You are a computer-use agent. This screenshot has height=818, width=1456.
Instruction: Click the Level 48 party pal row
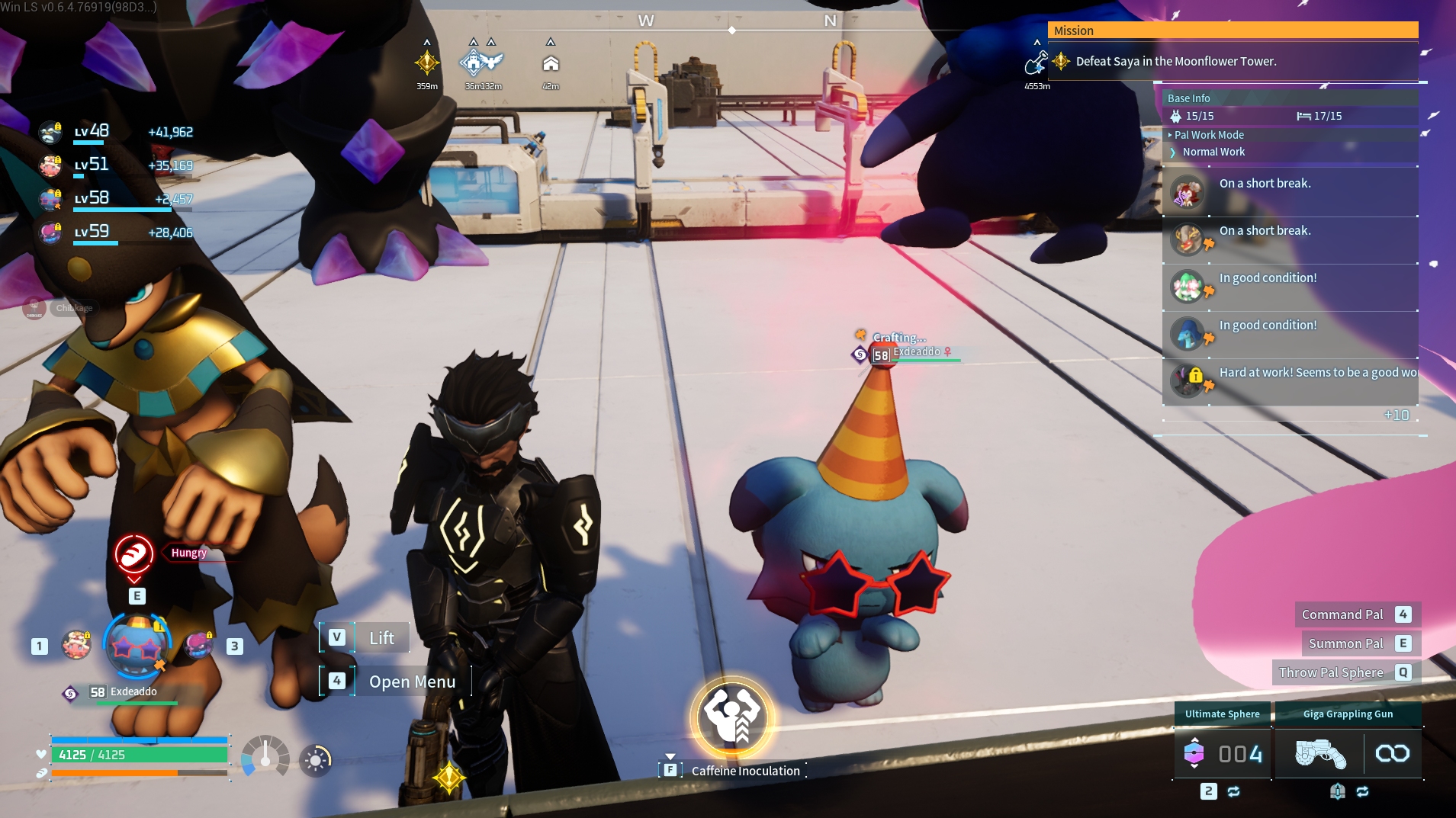(116, 132)
